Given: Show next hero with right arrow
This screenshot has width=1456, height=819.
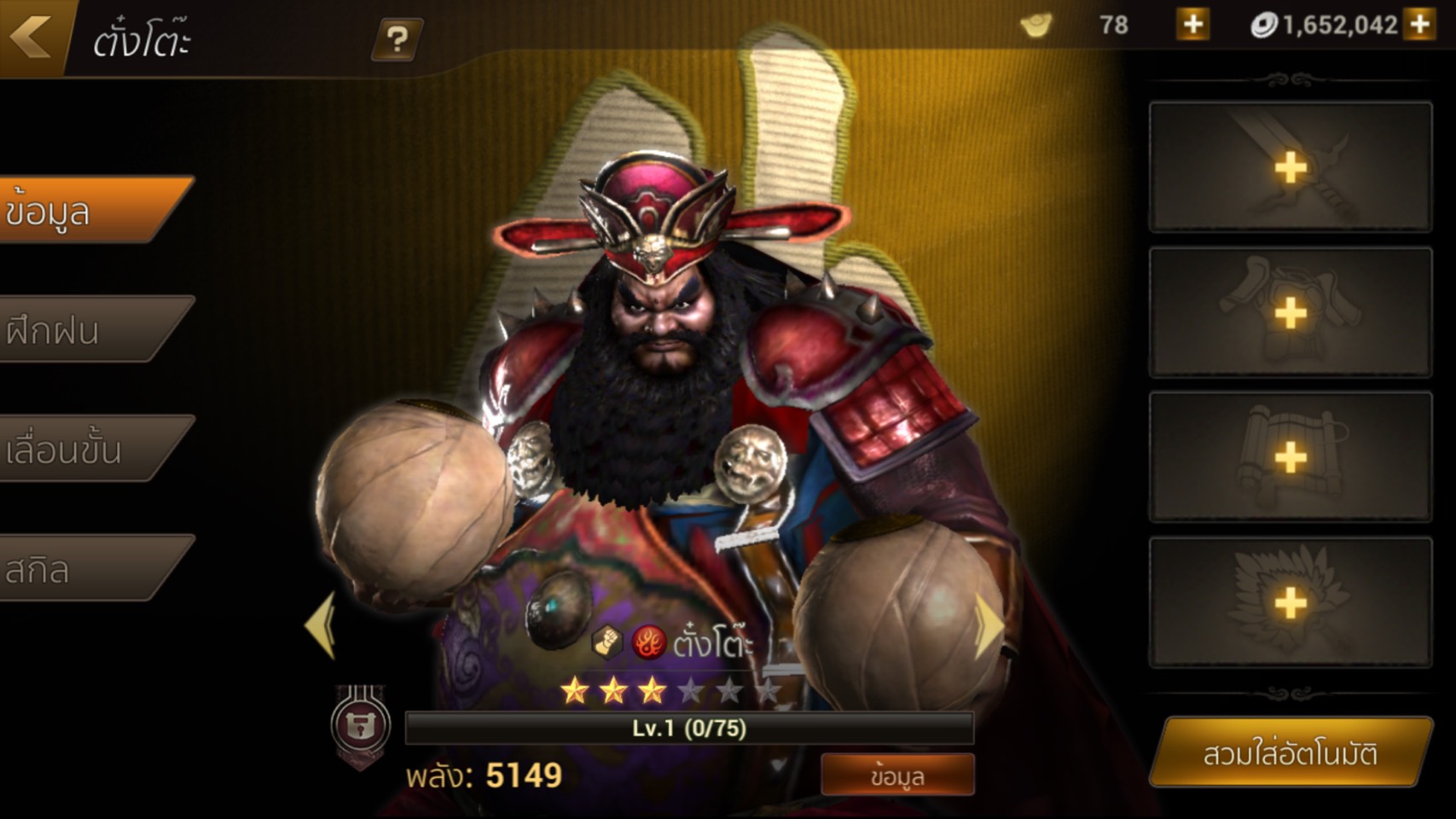Looking at the screenshot, I should (x=989, y=625).
